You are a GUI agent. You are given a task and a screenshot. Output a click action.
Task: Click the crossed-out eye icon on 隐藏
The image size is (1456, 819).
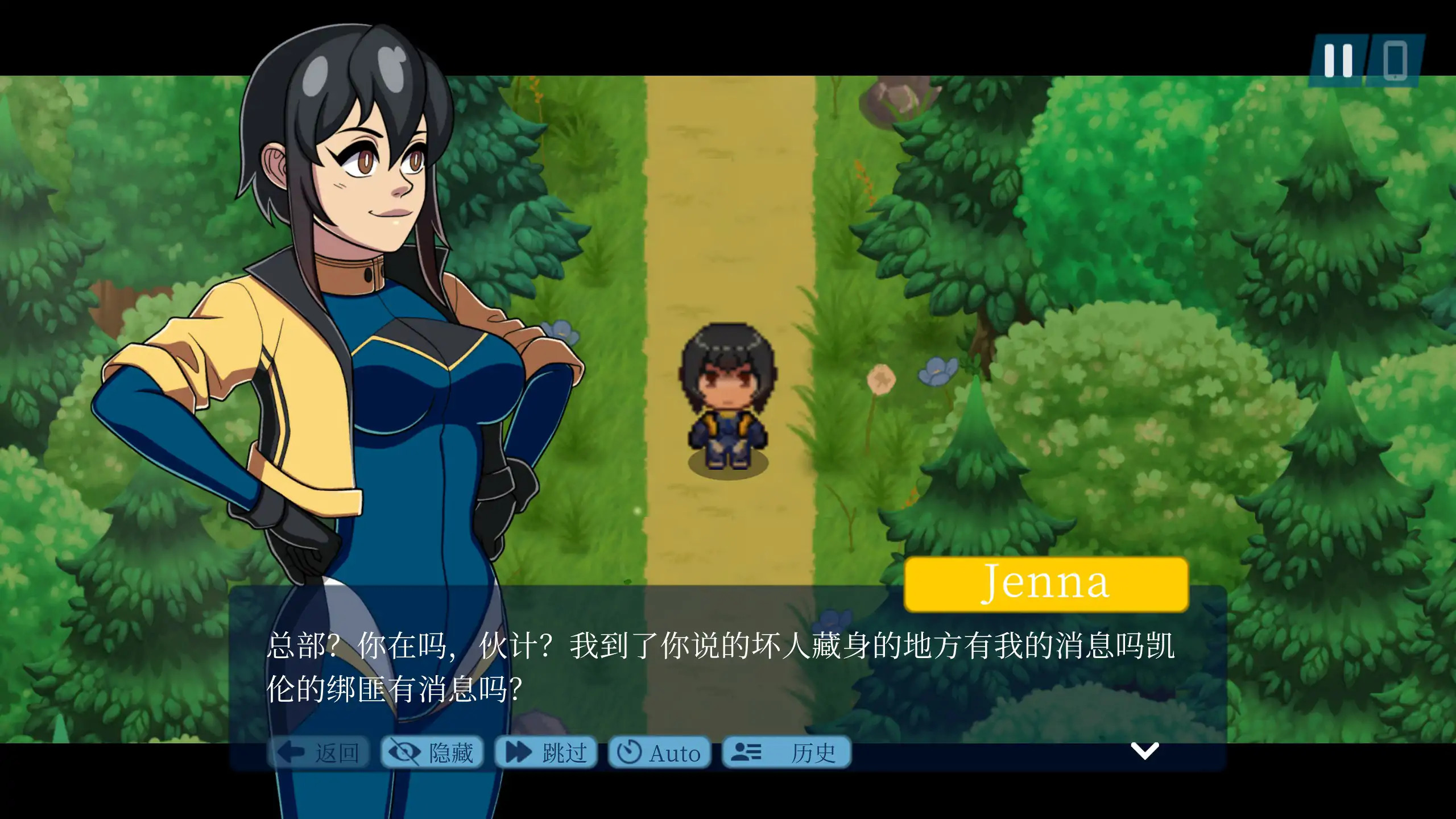coord(406,752)
